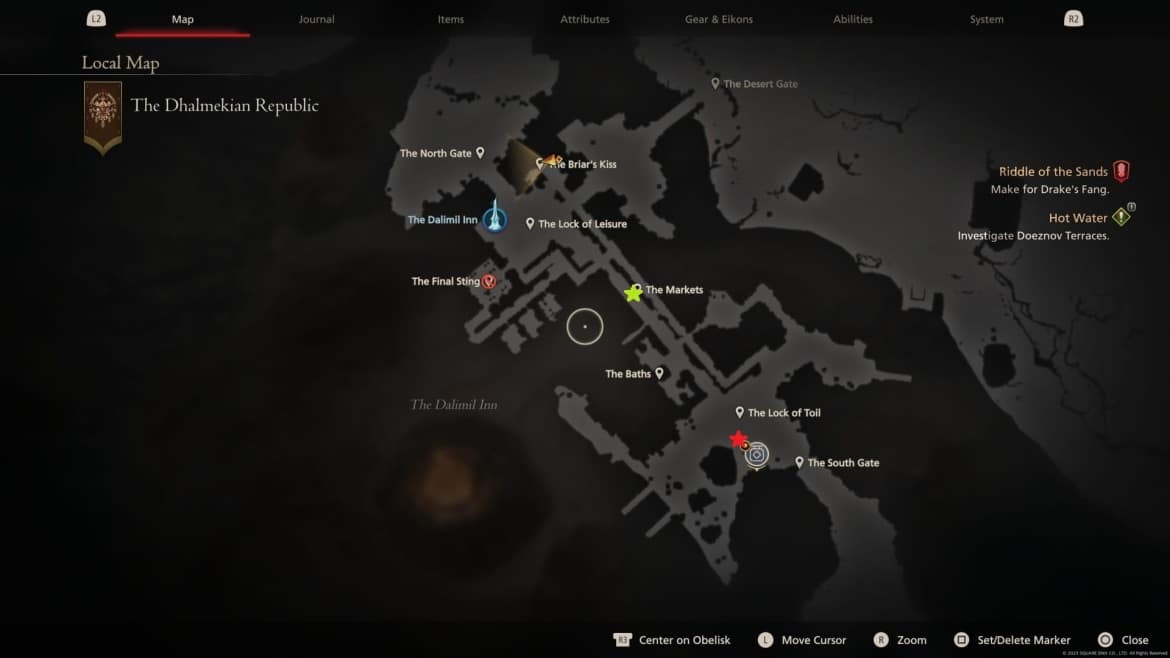The width and height of the screenshot is (1170, 658).
Task: Open the System tab
Action: click(x=986, y=19)
